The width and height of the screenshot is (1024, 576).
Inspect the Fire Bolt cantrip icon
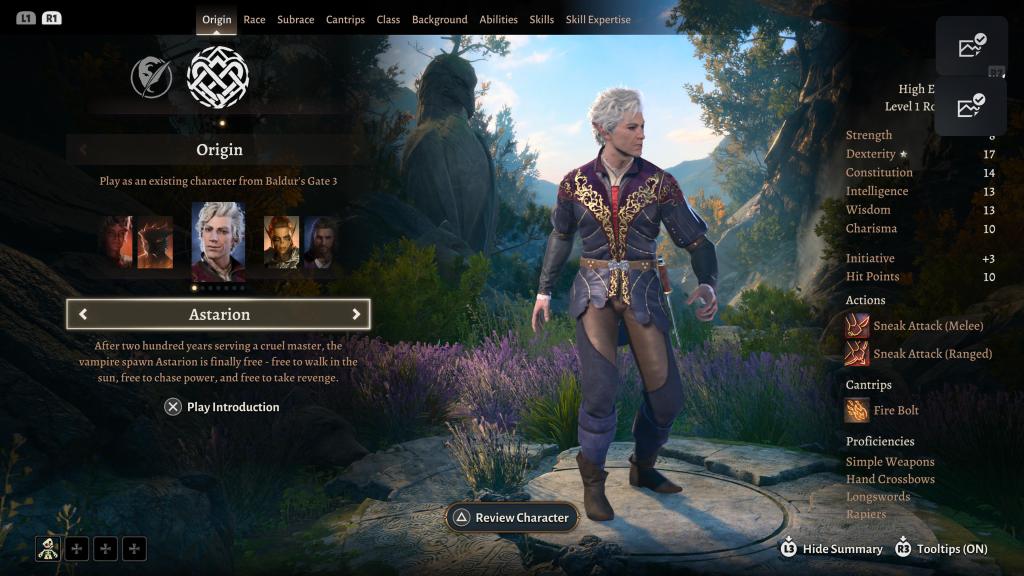(x=857, y=410)
